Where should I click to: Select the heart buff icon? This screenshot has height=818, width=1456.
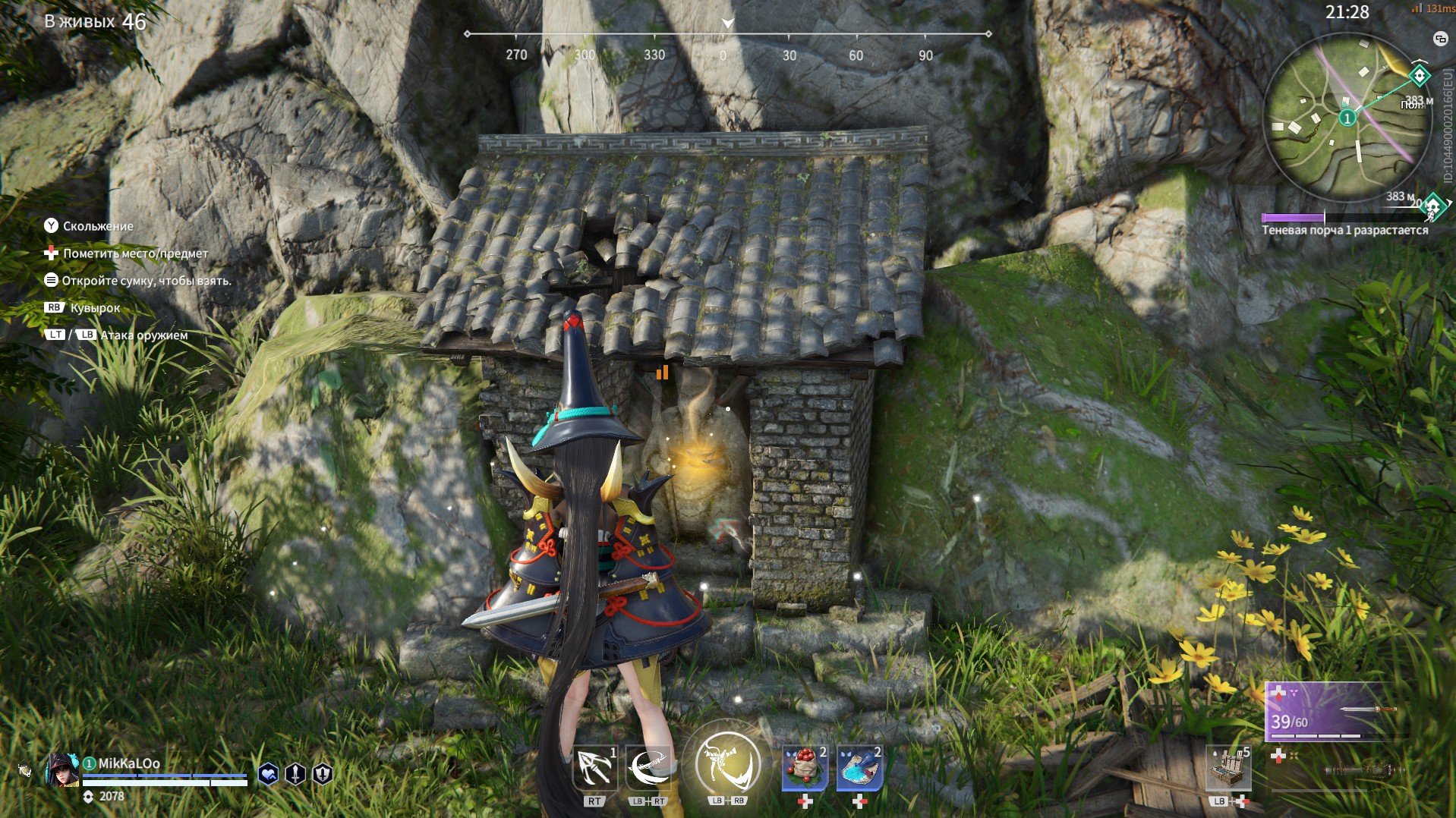pos(268,773)
